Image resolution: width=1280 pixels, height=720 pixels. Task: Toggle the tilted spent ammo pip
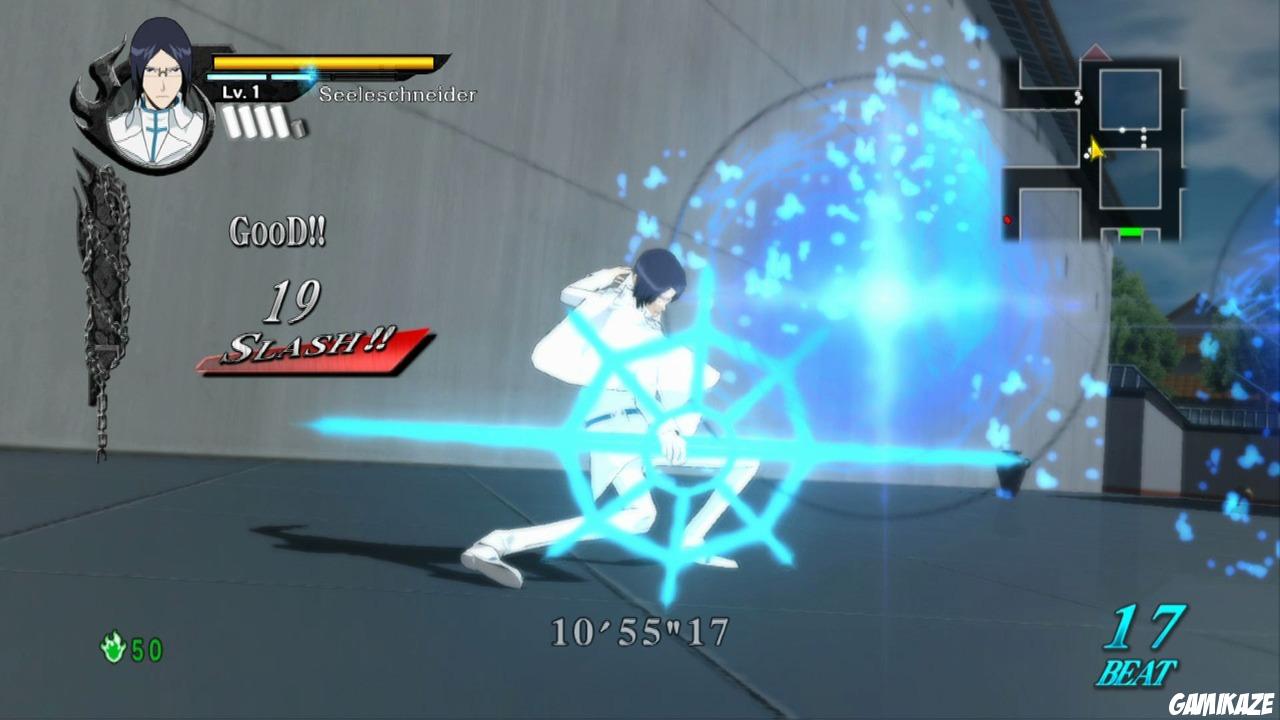[x=300, y=128]
